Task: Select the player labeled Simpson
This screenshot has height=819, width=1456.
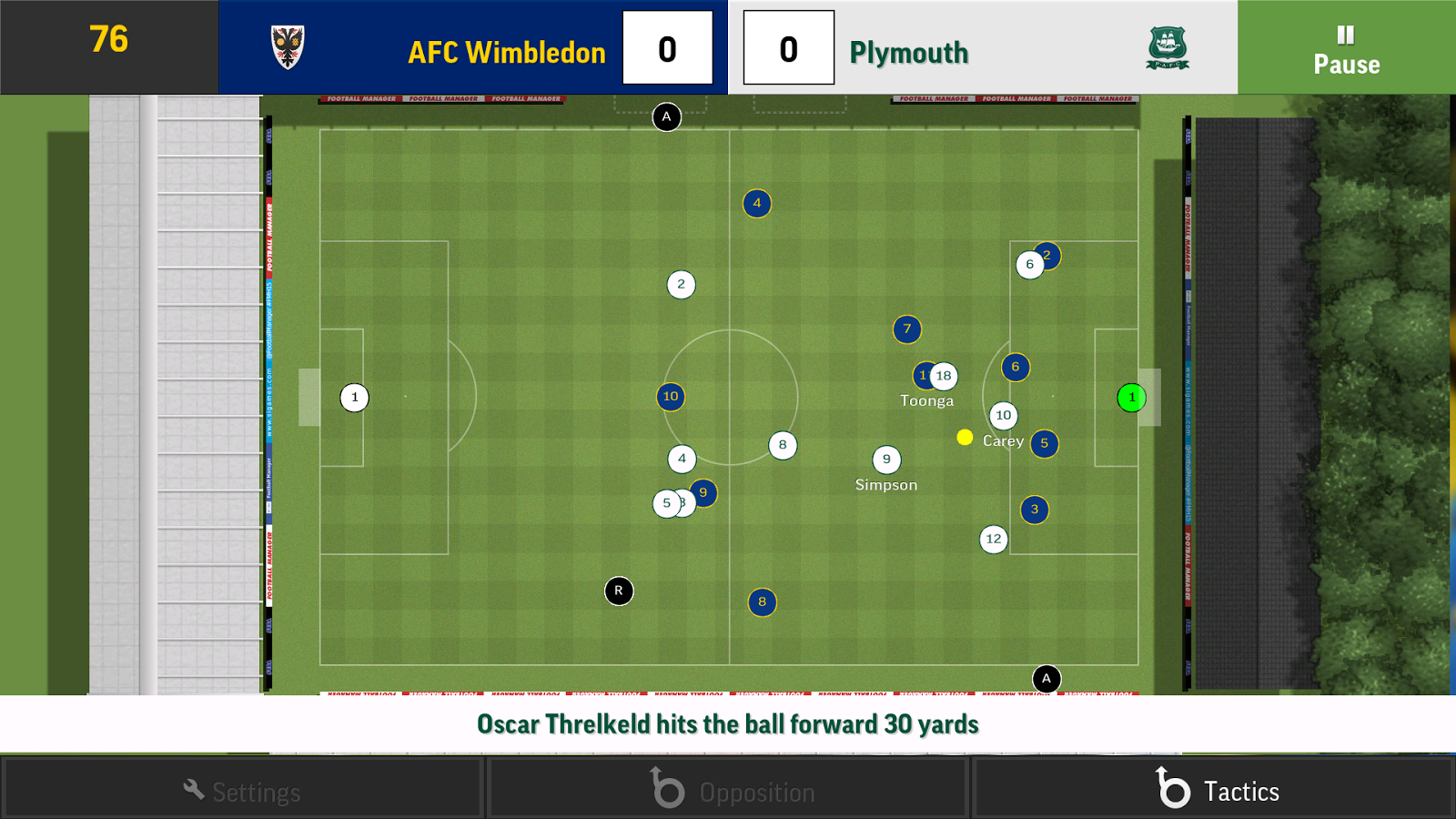Action: [885, 459]
